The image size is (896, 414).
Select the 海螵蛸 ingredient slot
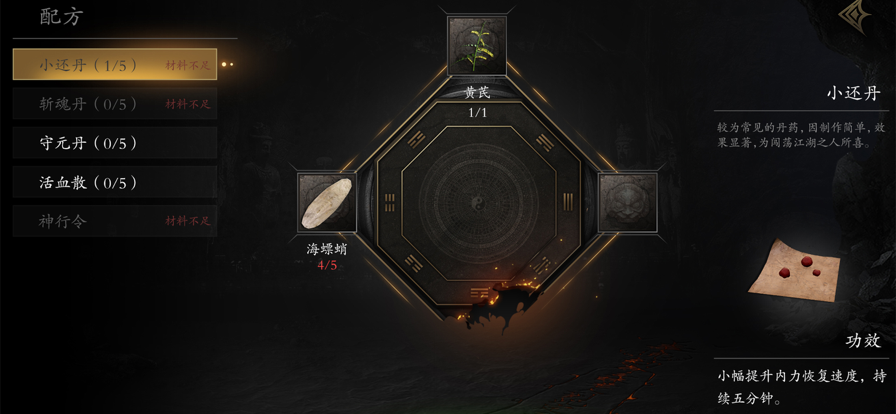(x=327, y=203)
